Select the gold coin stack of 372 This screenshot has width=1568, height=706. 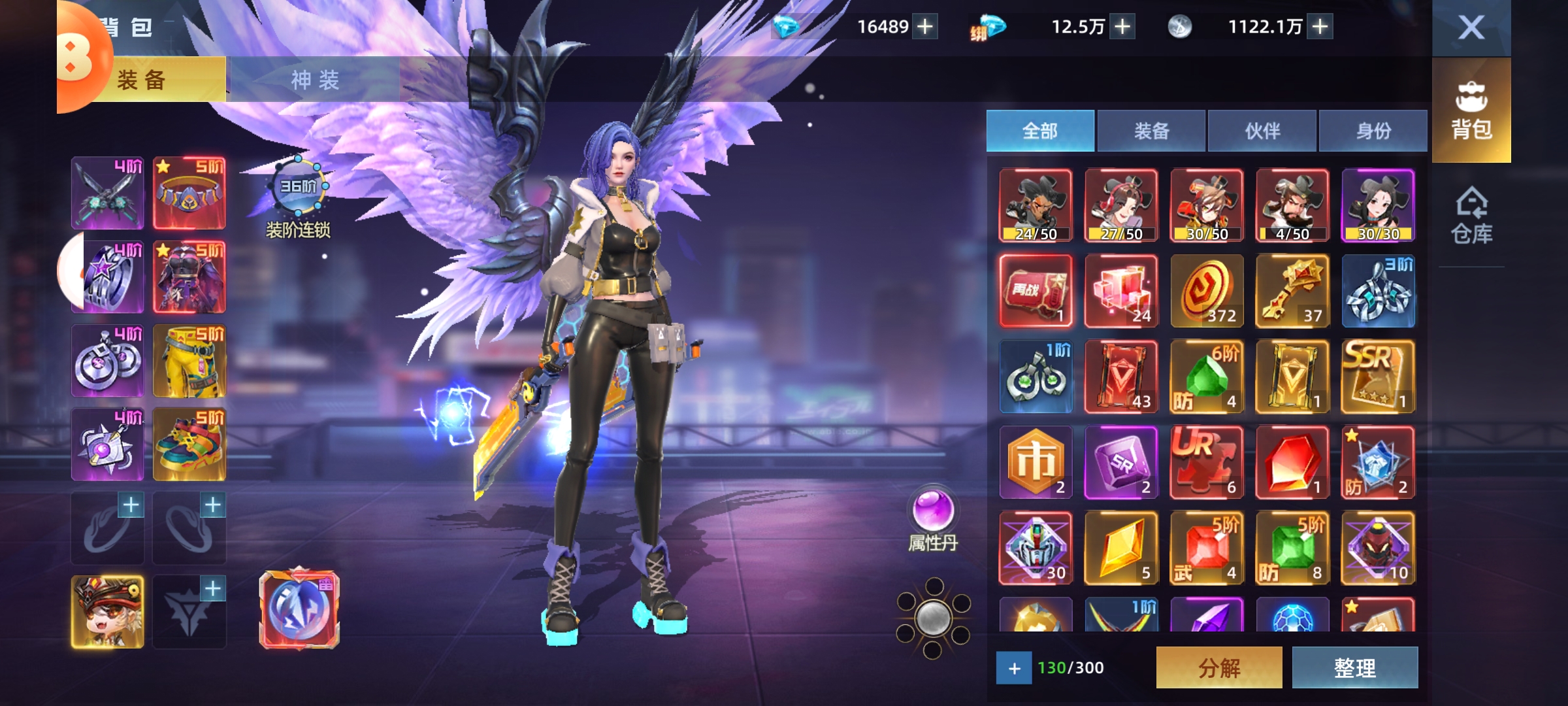[1207, 291]
